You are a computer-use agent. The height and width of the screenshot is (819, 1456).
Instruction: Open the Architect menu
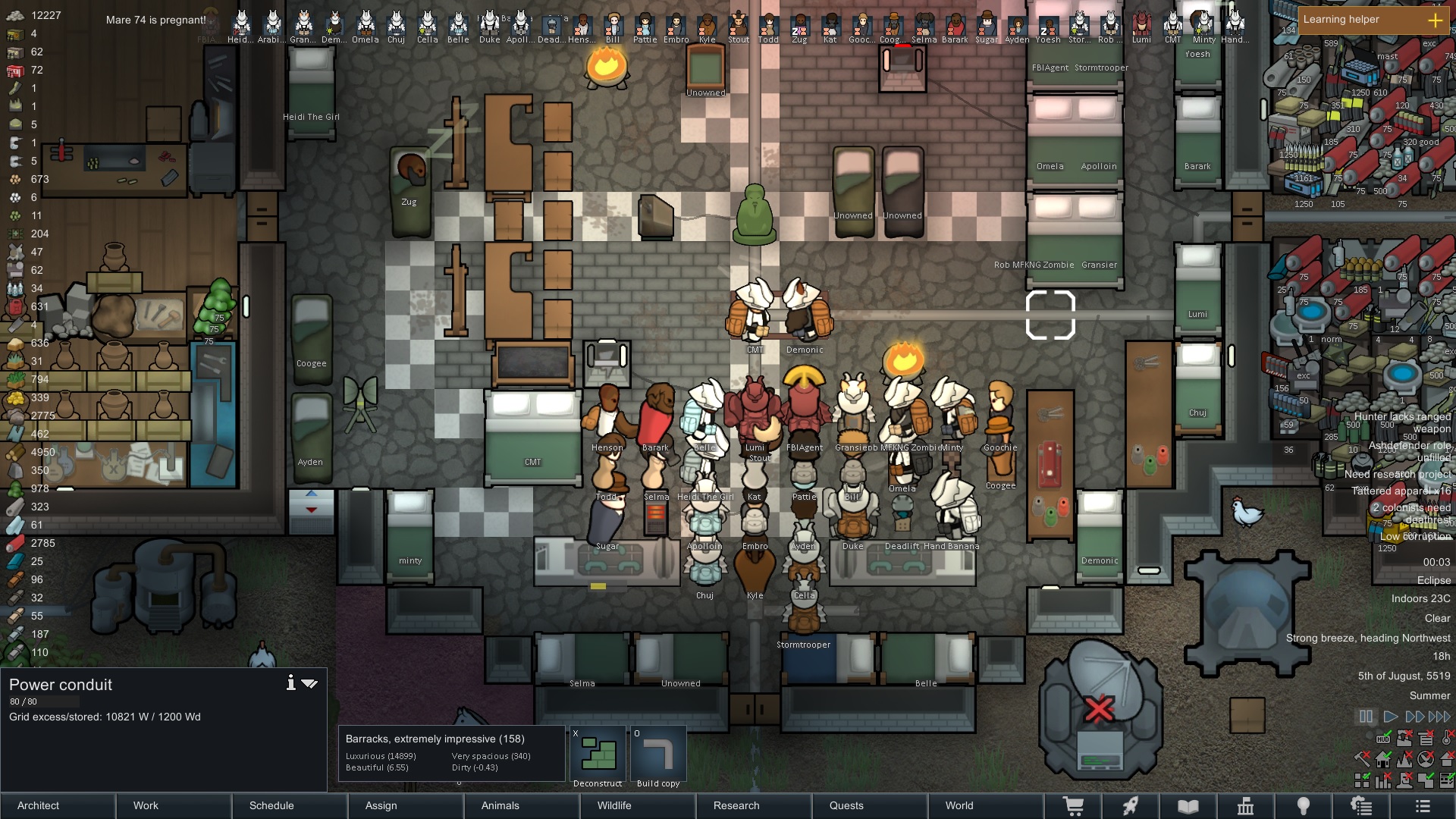[58, 805]
